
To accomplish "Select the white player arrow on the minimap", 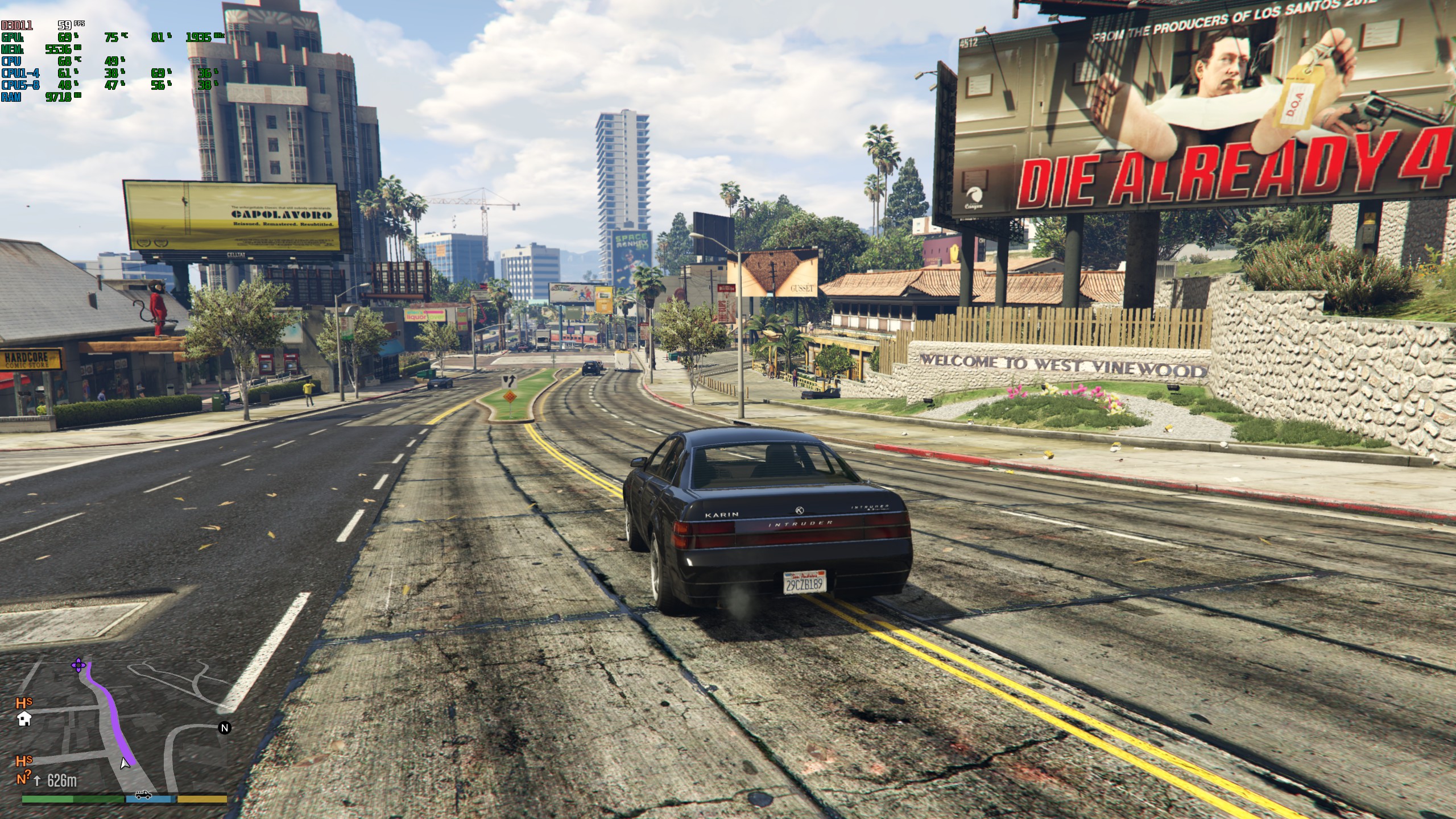I will point(125,763).
